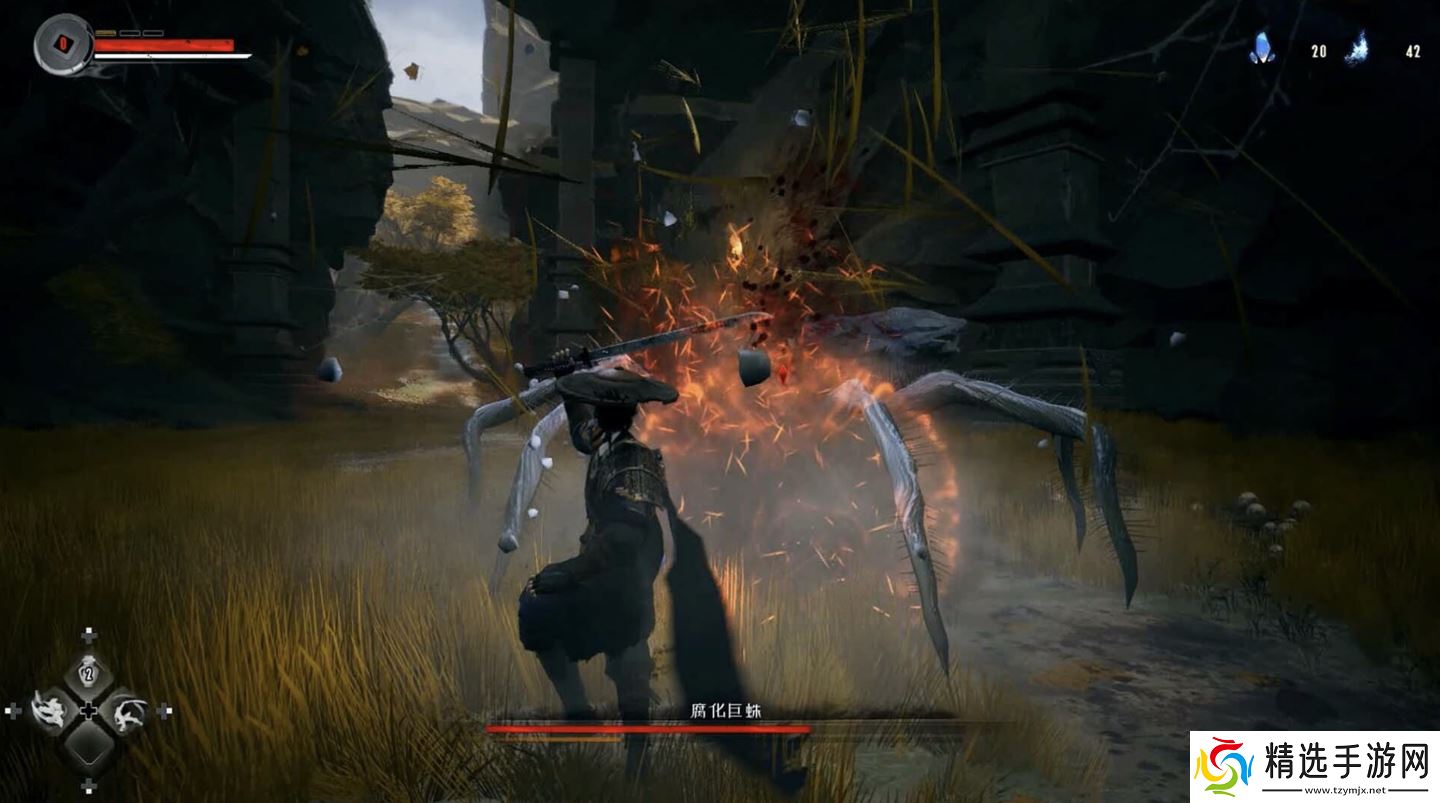This screenshot has width=1440, height=803.
Task: Click the round coin emblem beside the health bar
Action: 63,44
